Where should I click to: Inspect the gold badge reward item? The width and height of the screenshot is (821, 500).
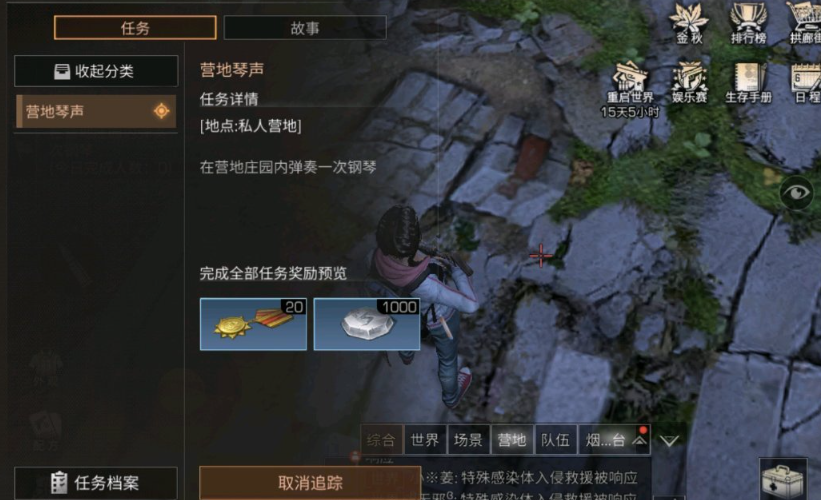point(253,324)
